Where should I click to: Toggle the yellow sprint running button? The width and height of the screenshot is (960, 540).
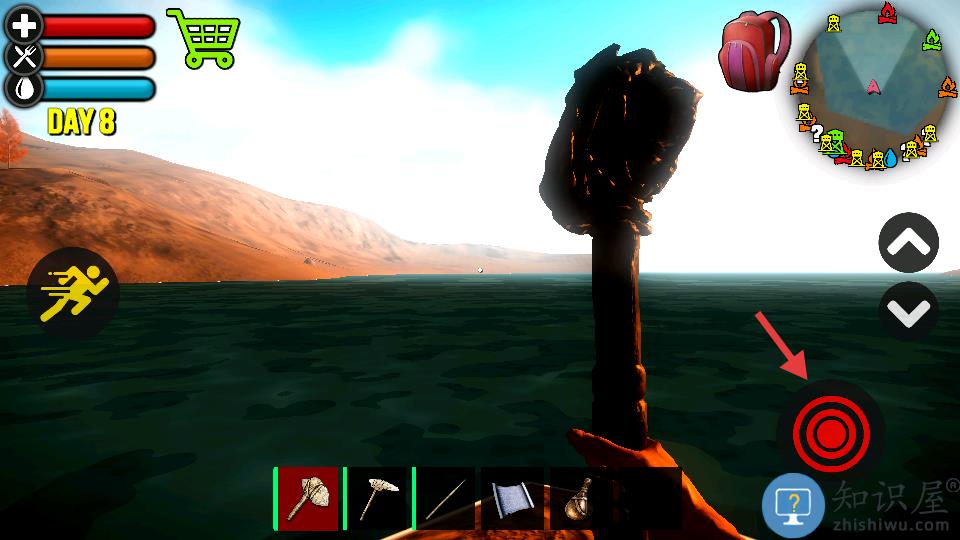(x=73, y=294)
